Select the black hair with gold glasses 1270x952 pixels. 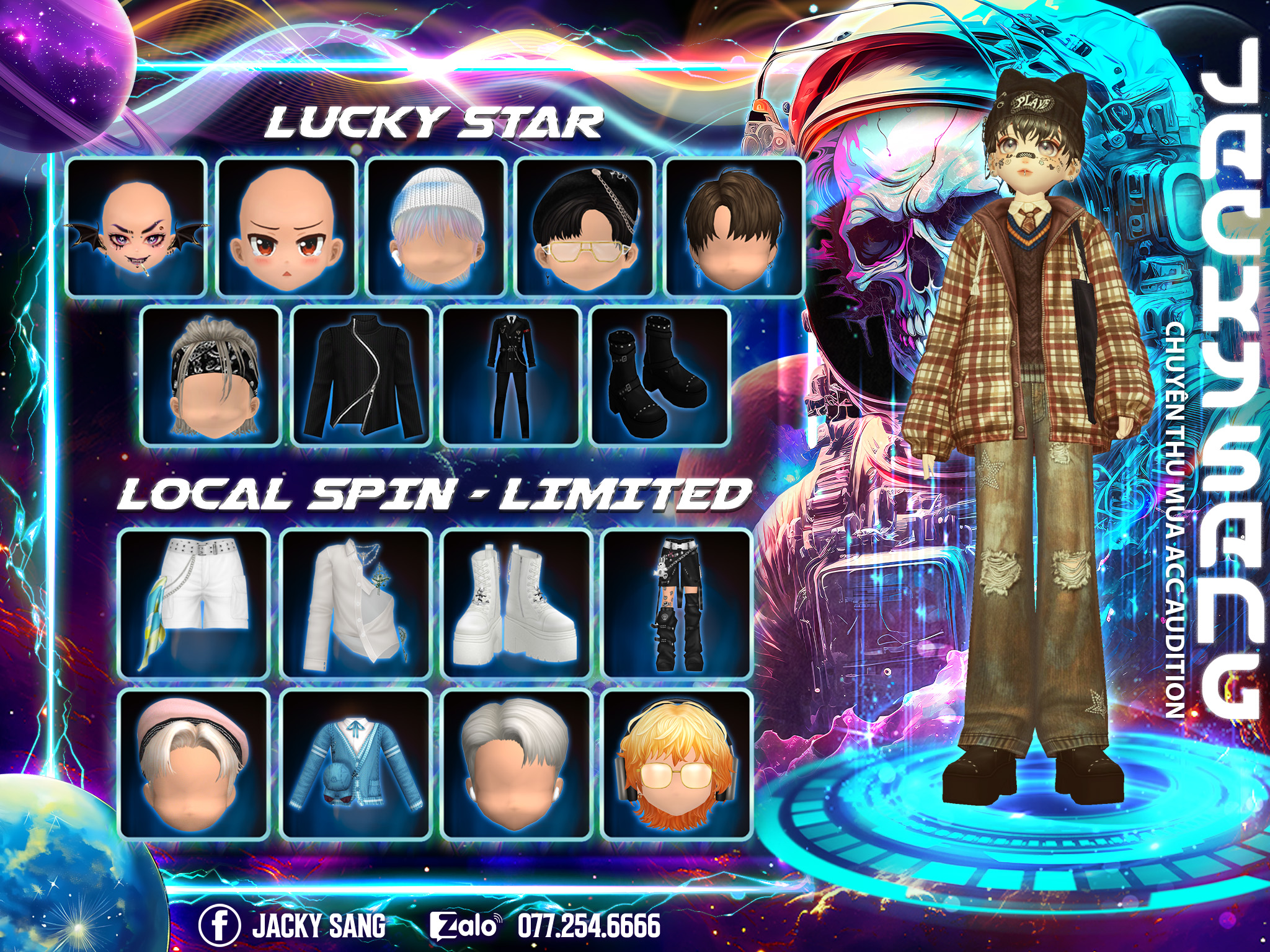[x=585, y=228]
